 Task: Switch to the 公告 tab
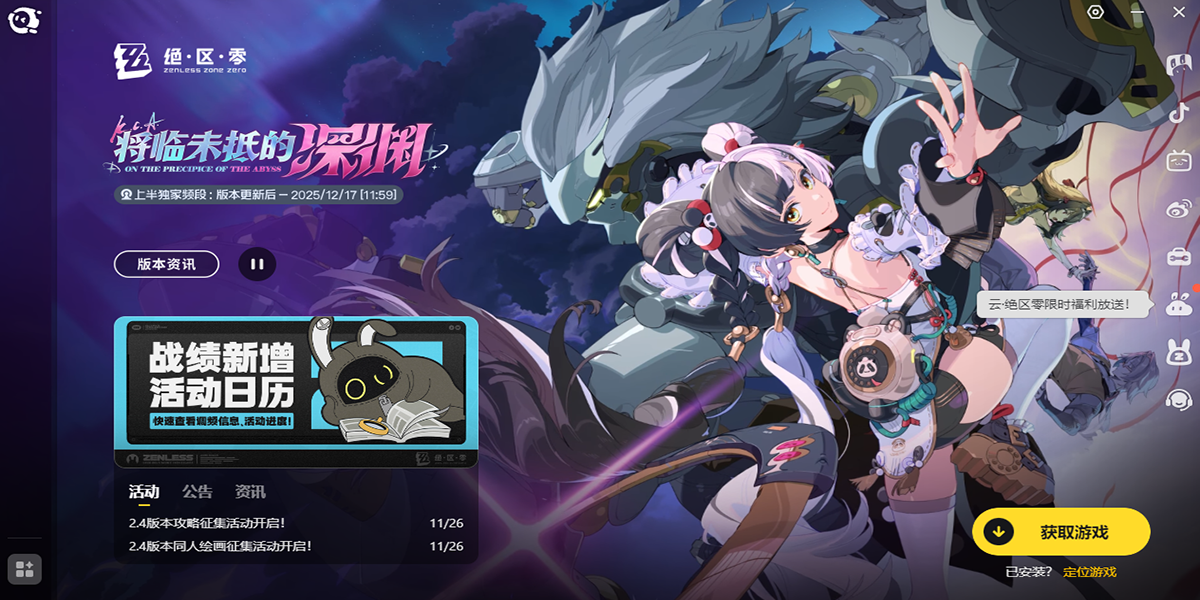coord(197,492)
